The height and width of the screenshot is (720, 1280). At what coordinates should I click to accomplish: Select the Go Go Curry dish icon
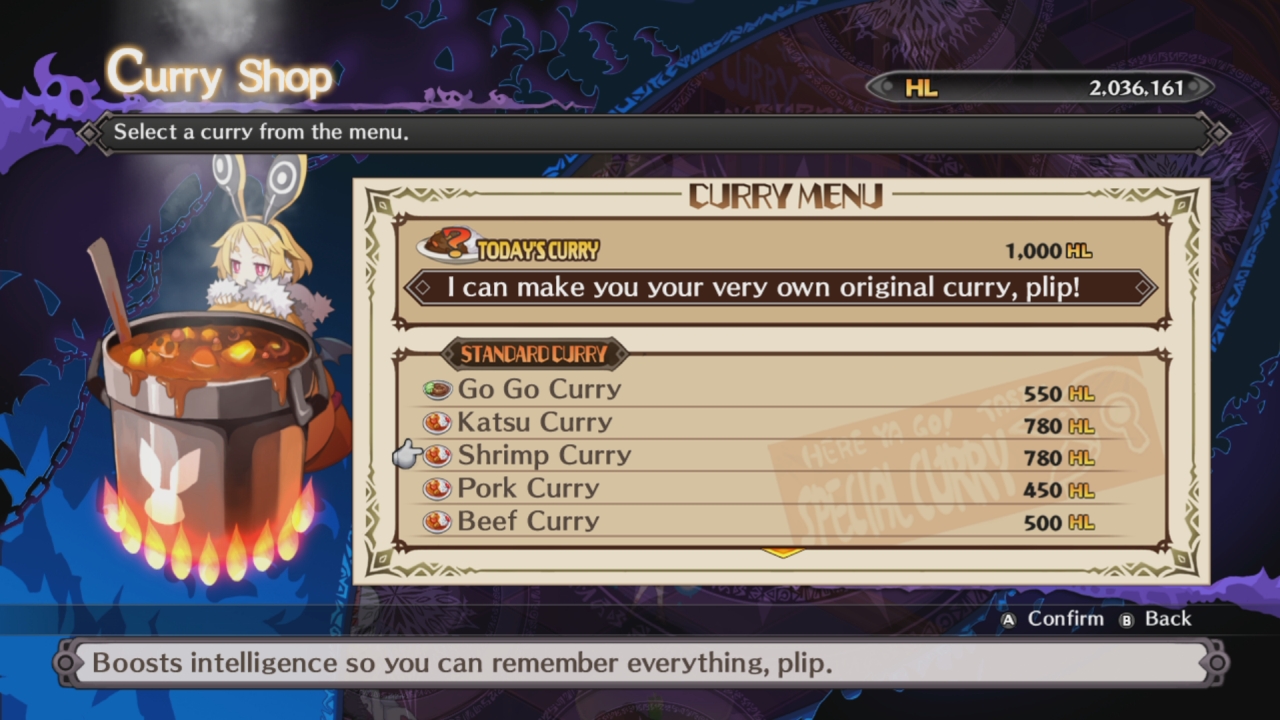click(437, 388)
